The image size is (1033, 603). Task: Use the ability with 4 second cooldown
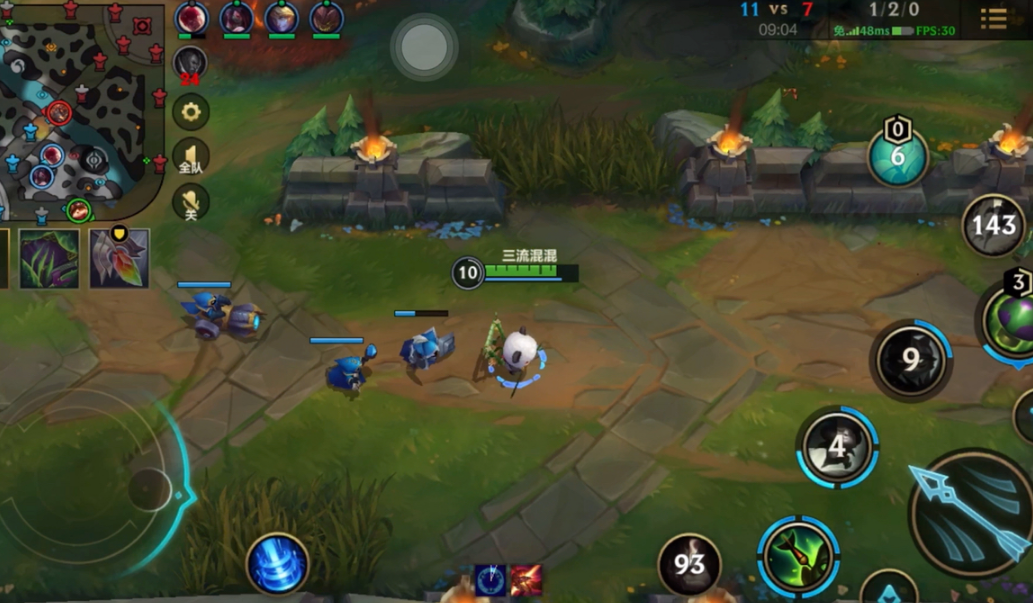(838, 448)
